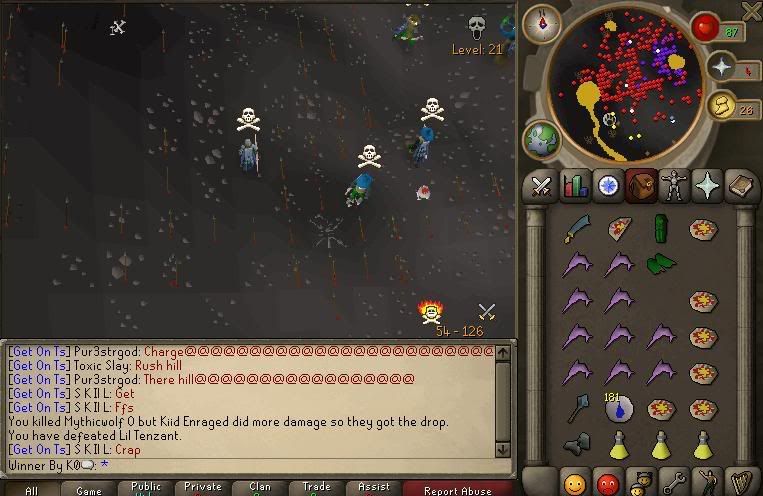Show the Worn Equipment tab
763x496 pixels.
point(676,185)
